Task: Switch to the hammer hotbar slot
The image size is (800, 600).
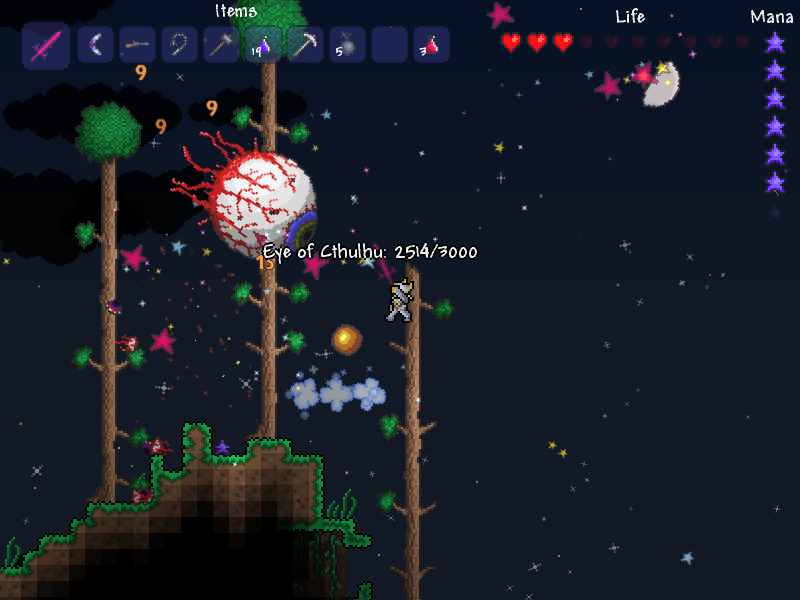Action: (x=221, y=45)
